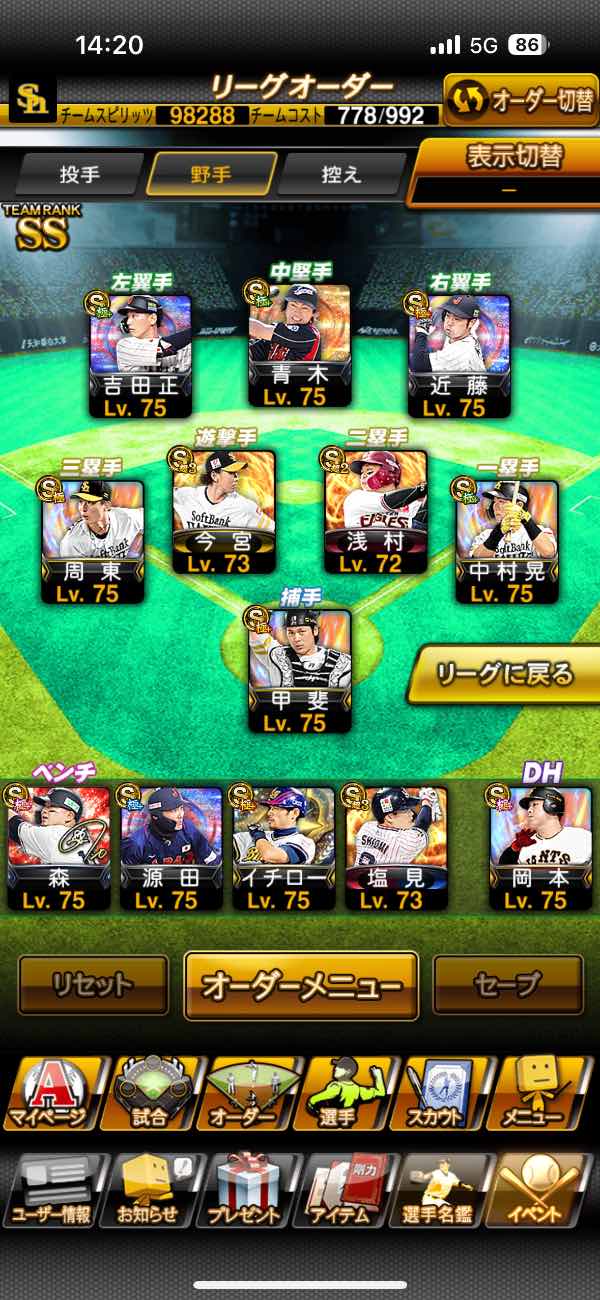Toggle the 表示切替 display button

(x=508, y=170)
